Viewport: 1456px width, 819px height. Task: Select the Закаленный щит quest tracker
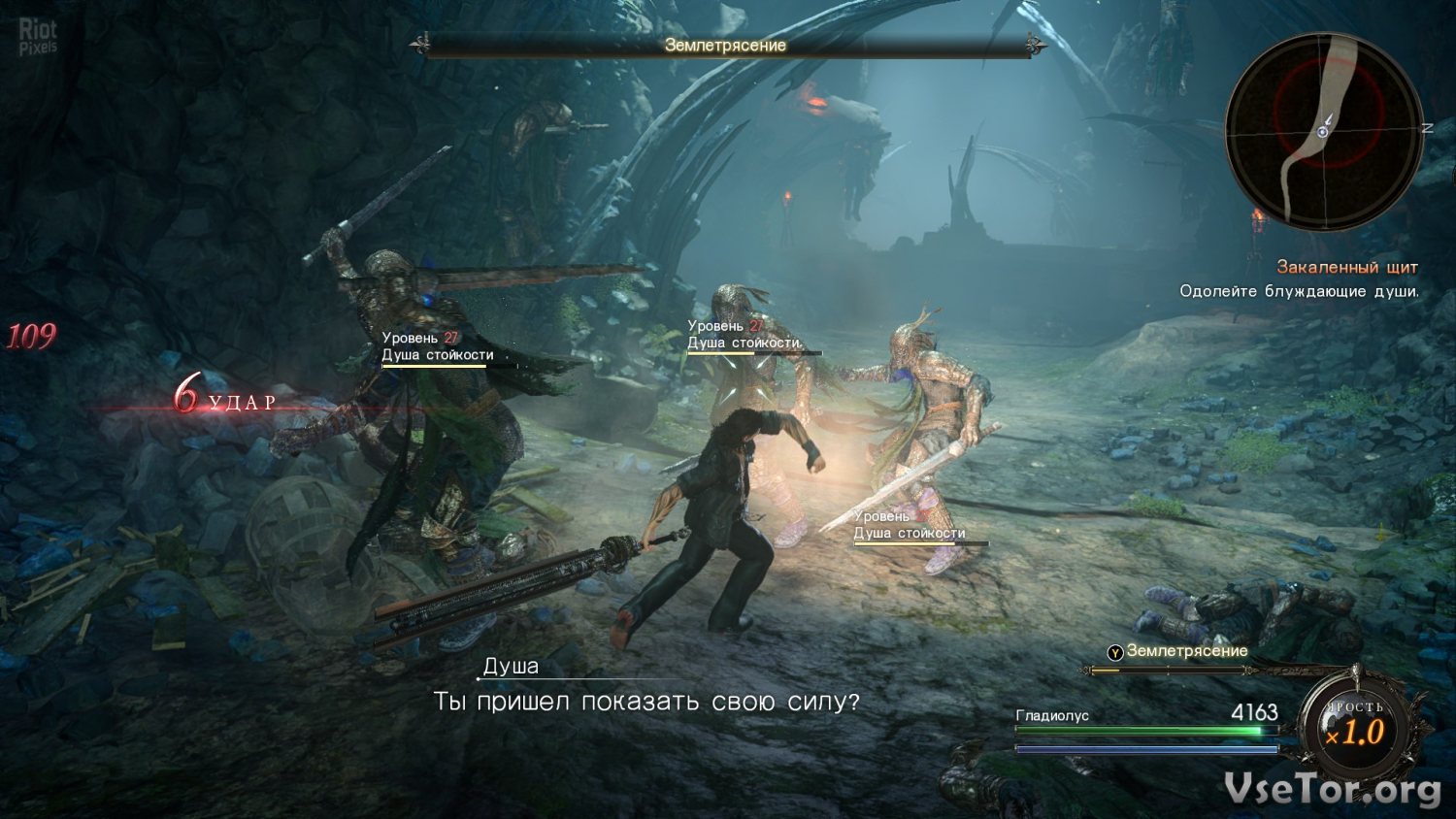[x=1346, y=267]
